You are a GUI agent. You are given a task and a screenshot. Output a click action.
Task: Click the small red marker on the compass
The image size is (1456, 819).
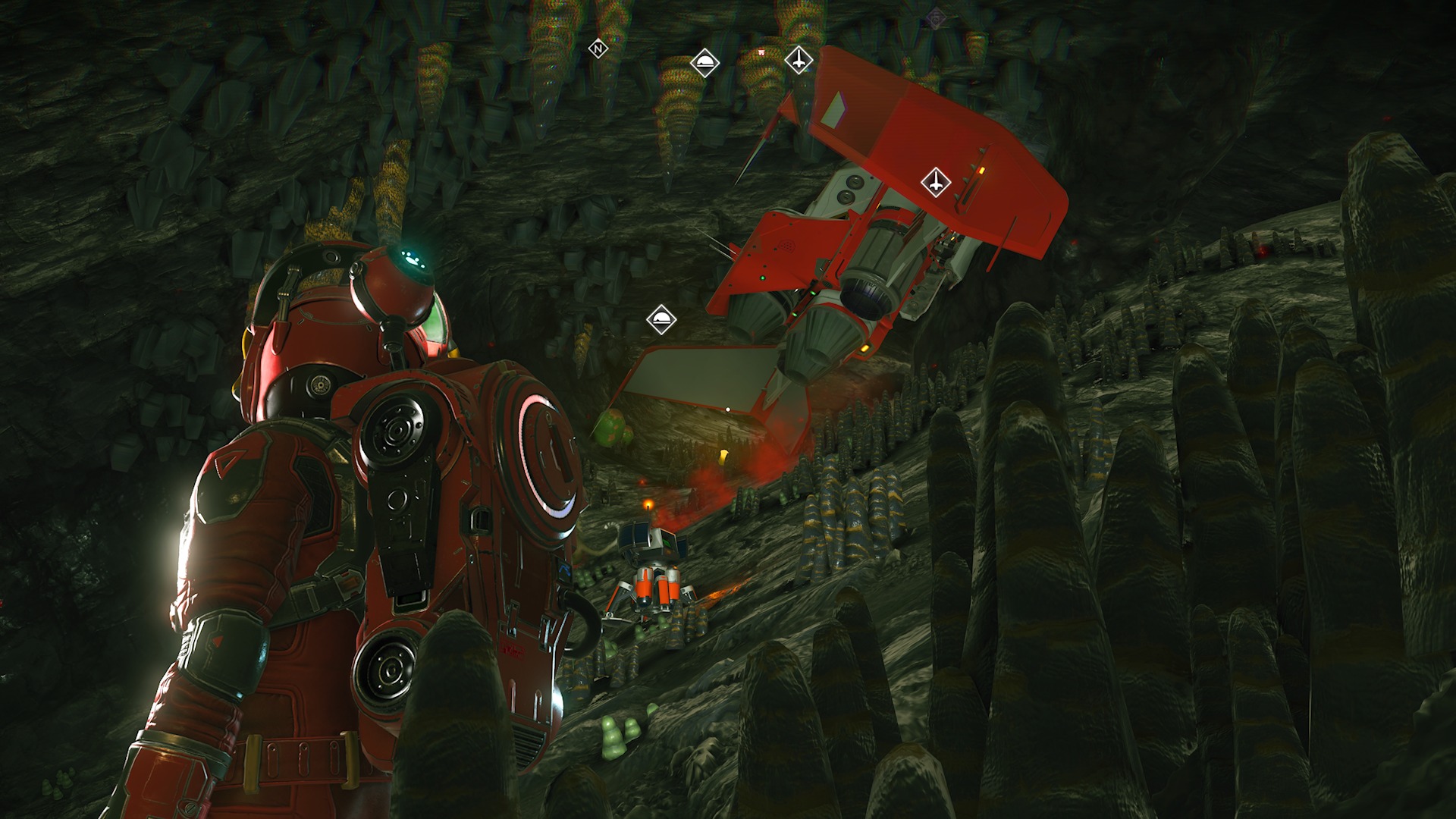(761, 52)
